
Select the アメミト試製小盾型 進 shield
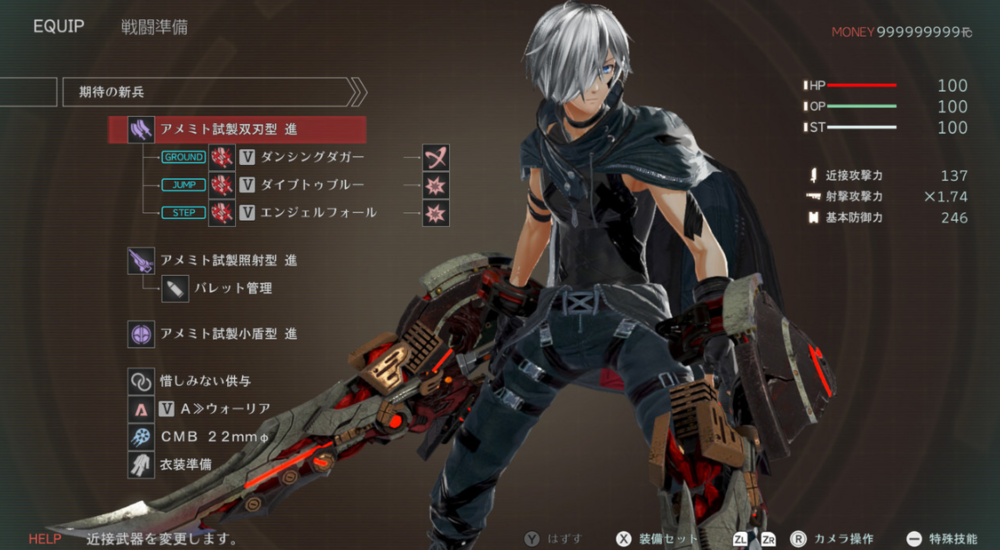coord(228,334)
